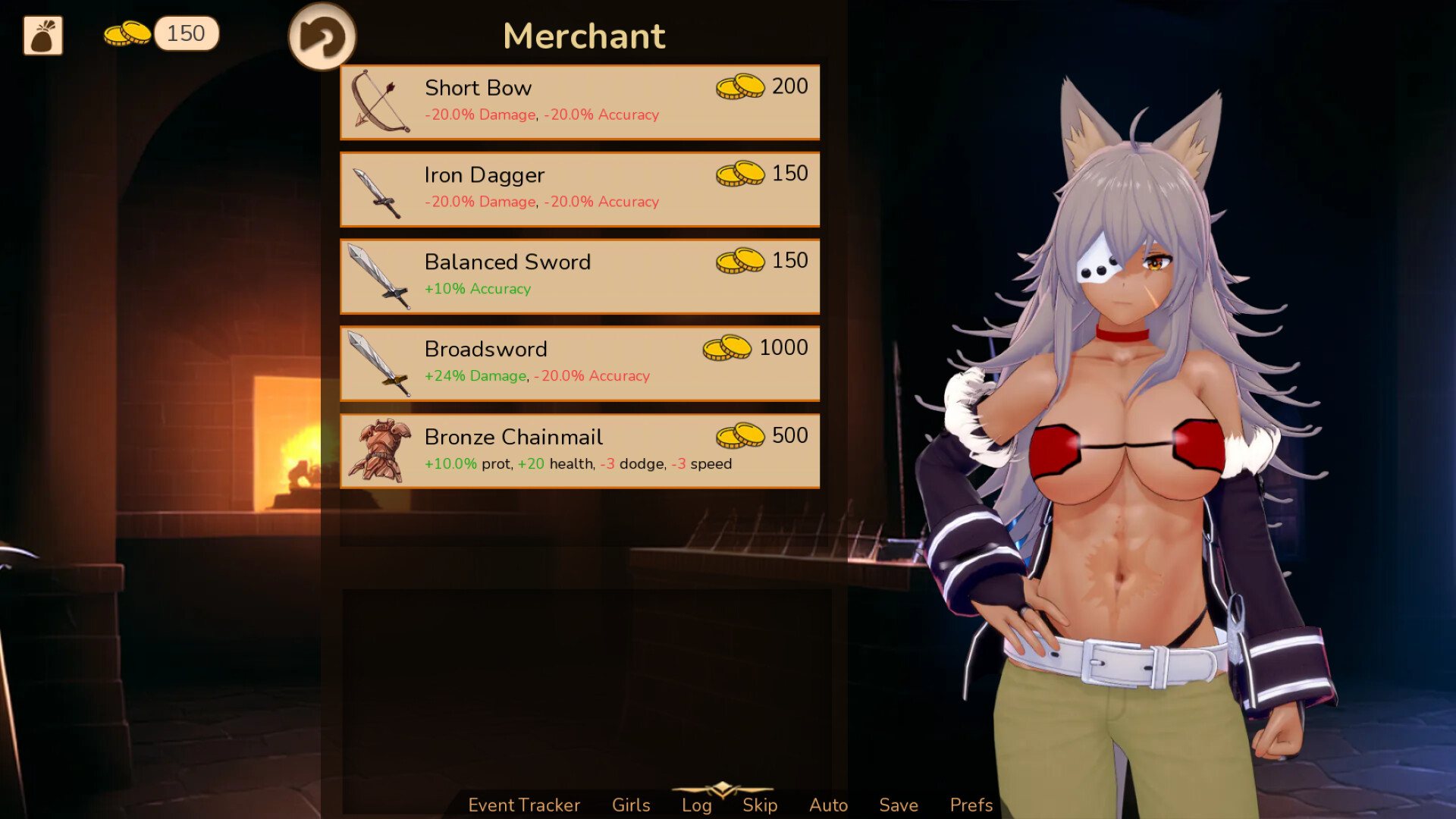Open the Save screen
Viewport: 1456px width, 819px height.
[899, 805]
